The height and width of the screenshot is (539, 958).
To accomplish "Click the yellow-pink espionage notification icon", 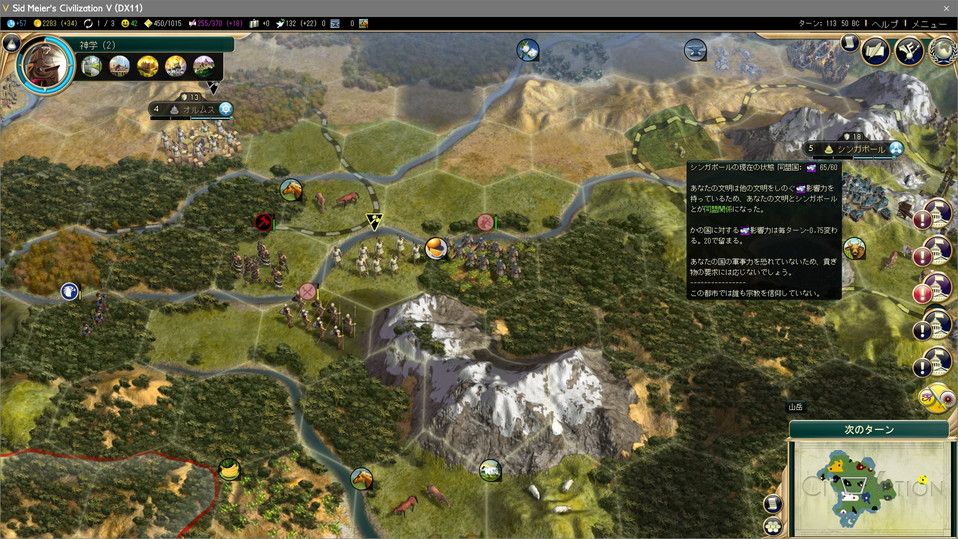I will [935, 398].
